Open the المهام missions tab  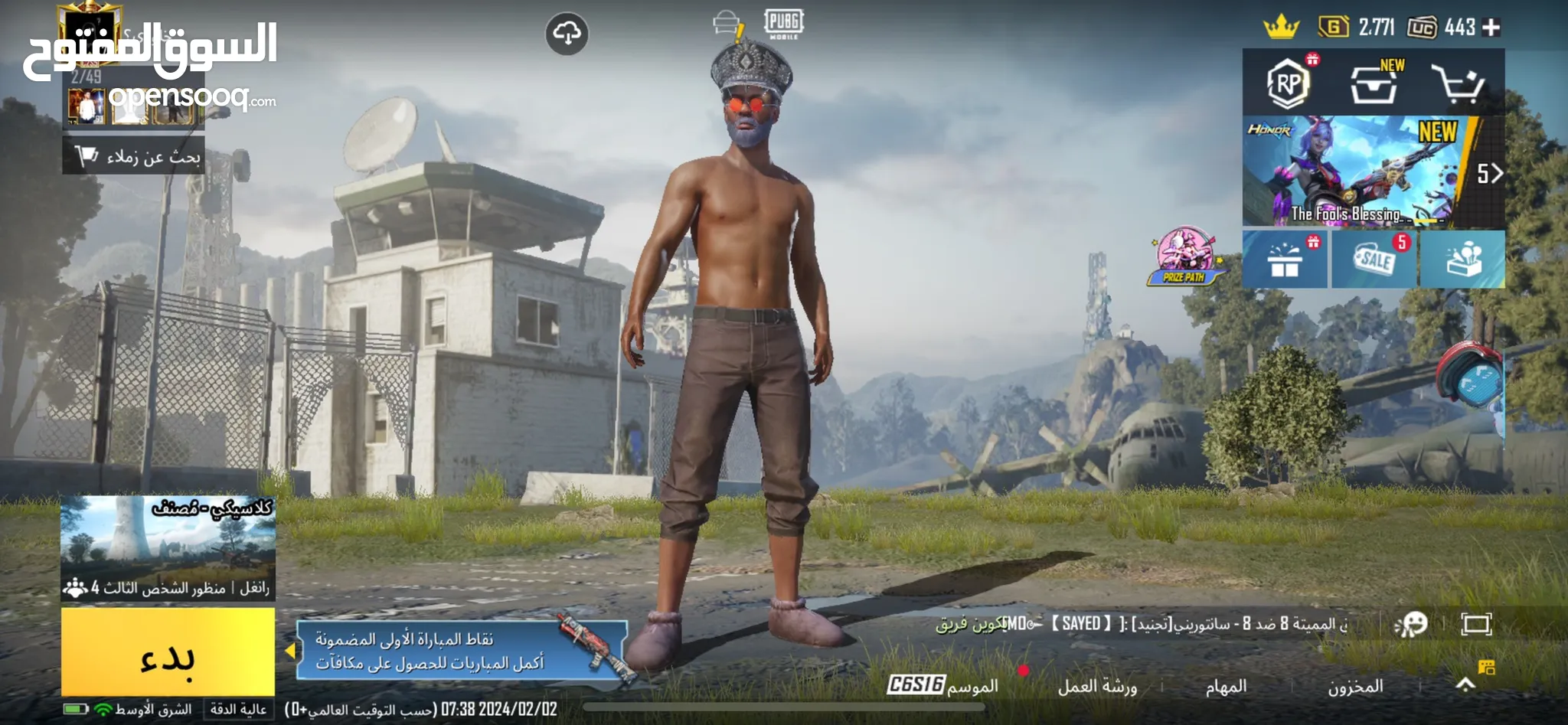1226,687
